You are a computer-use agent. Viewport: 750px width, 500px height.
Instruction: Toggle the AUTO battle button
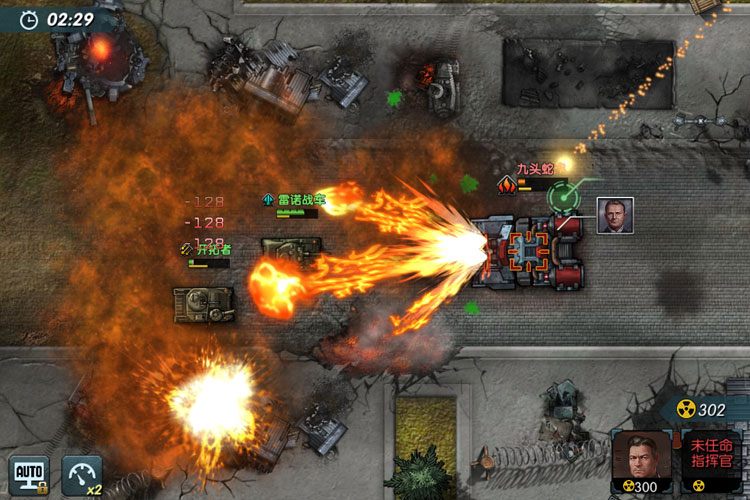pyautogui.click(x=29, y=475)
